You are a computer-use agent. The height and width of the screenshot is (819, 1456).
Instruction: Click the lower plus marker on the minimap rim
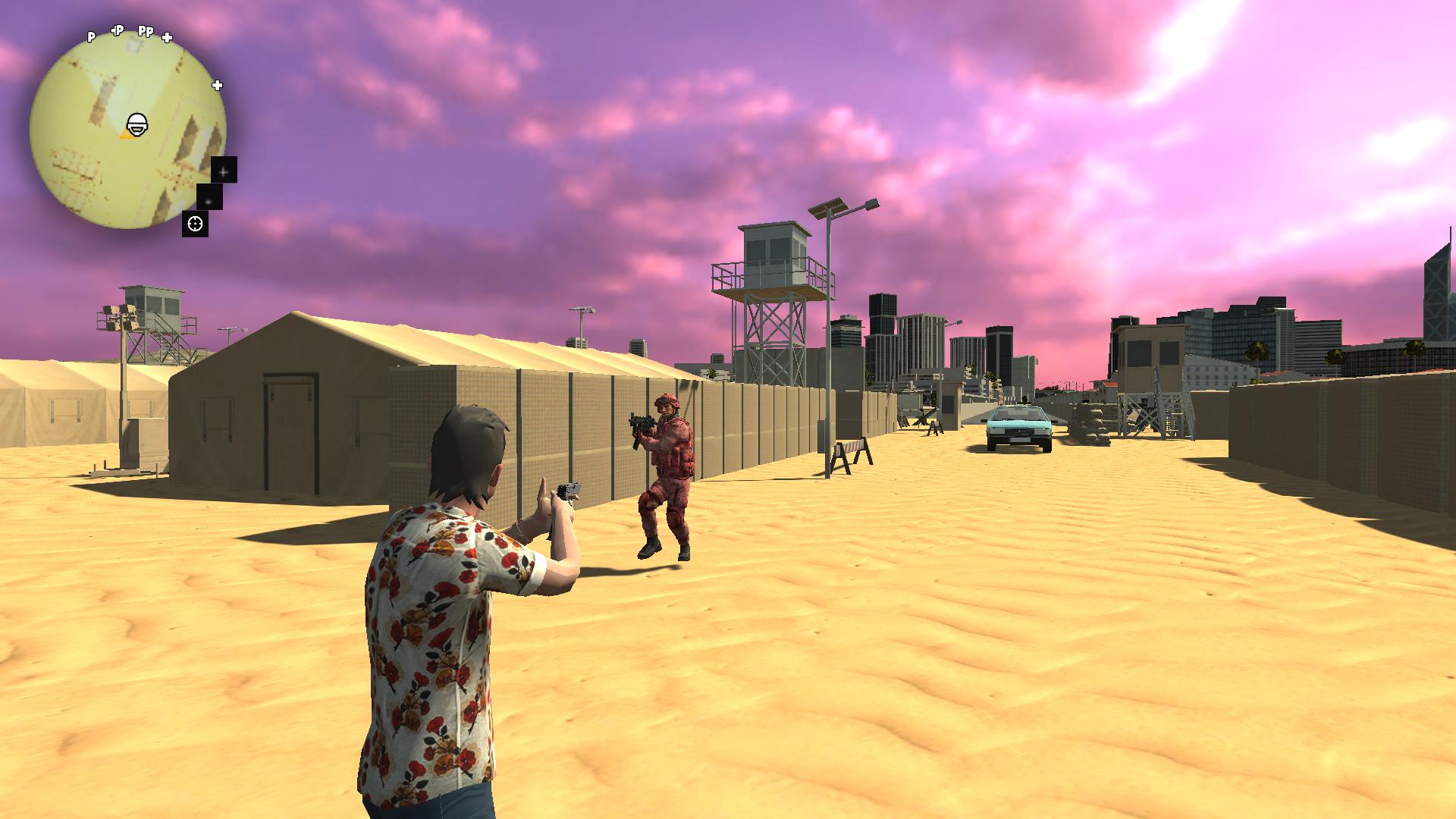click(218, 85)
